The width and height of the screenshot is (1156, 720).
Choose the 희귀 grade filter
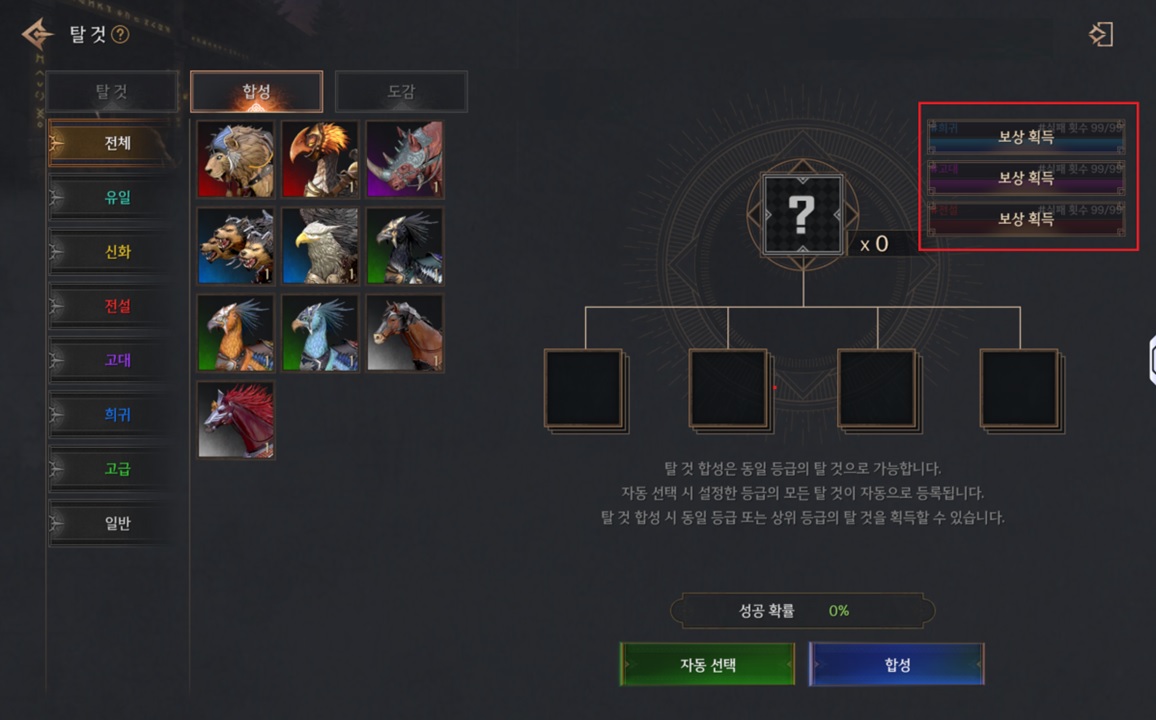(117, 414)
